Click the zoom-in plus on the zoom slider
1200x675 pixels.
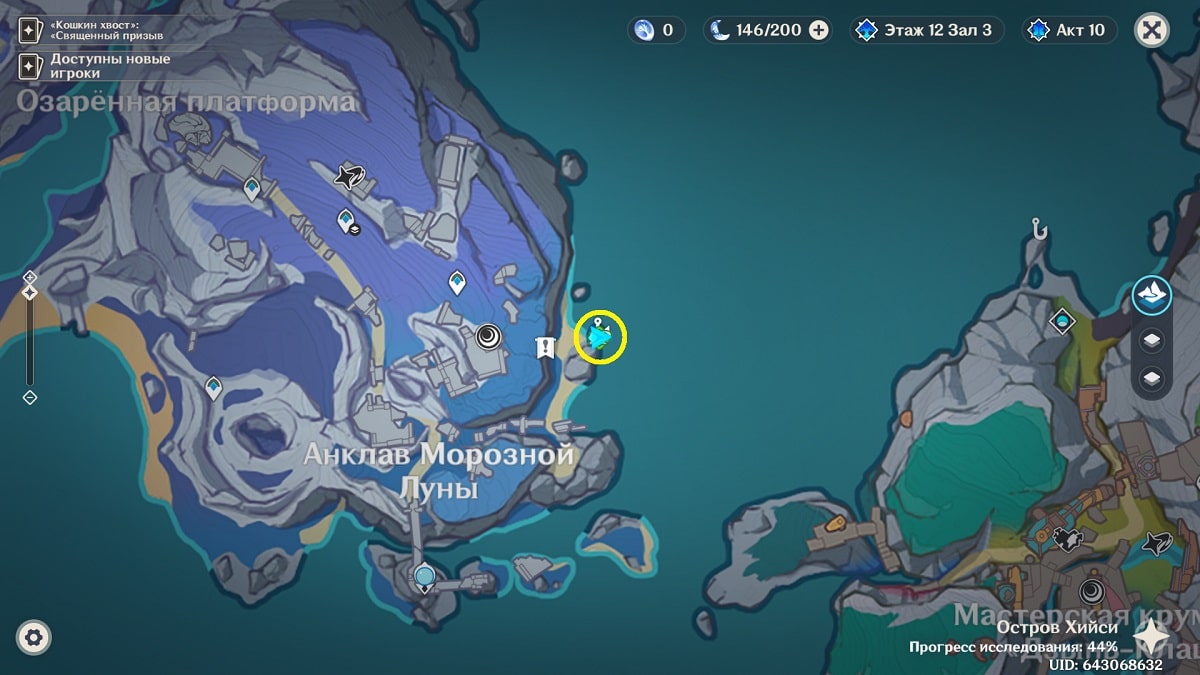coord(30,276)
